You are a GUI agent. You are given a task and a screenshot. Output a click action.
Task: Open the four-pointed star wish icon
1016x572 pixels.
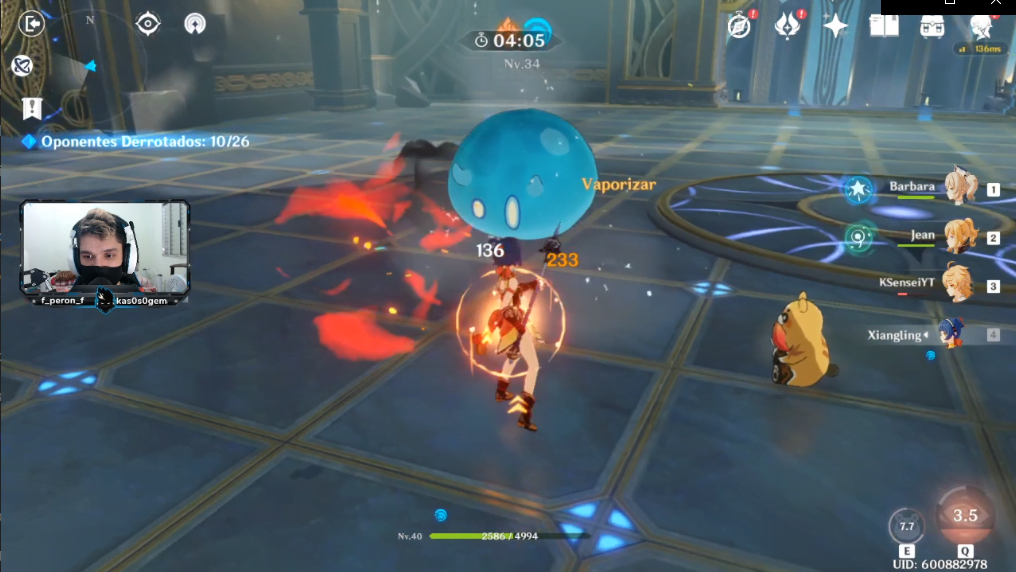(x=836, y=26)
